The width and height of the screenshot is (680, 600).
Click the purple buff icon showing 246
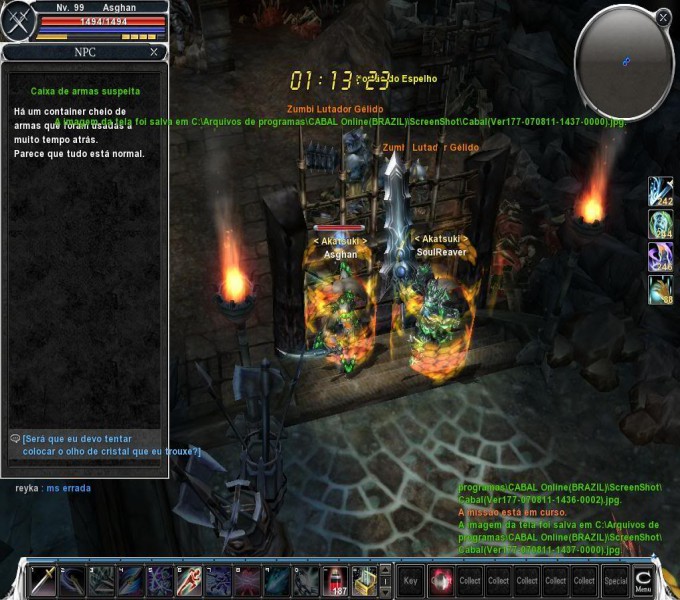pos(661,257)
